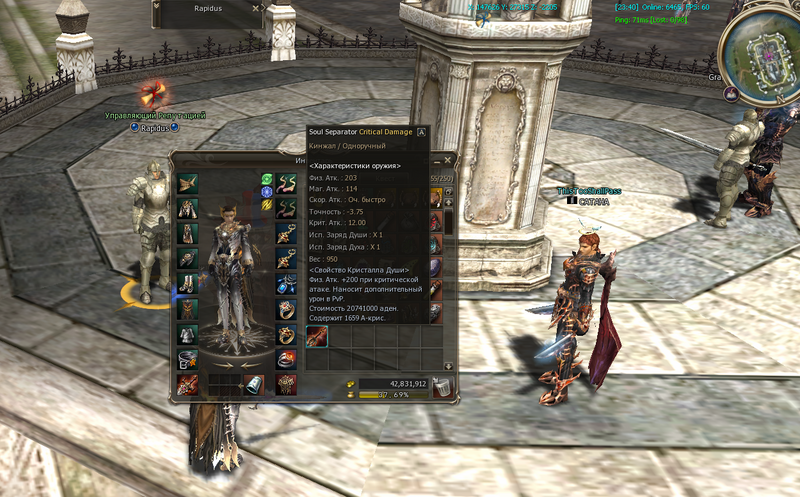
Task: Select the equipped boots slot
Action: pyautogui.click(x=188, y=284)
